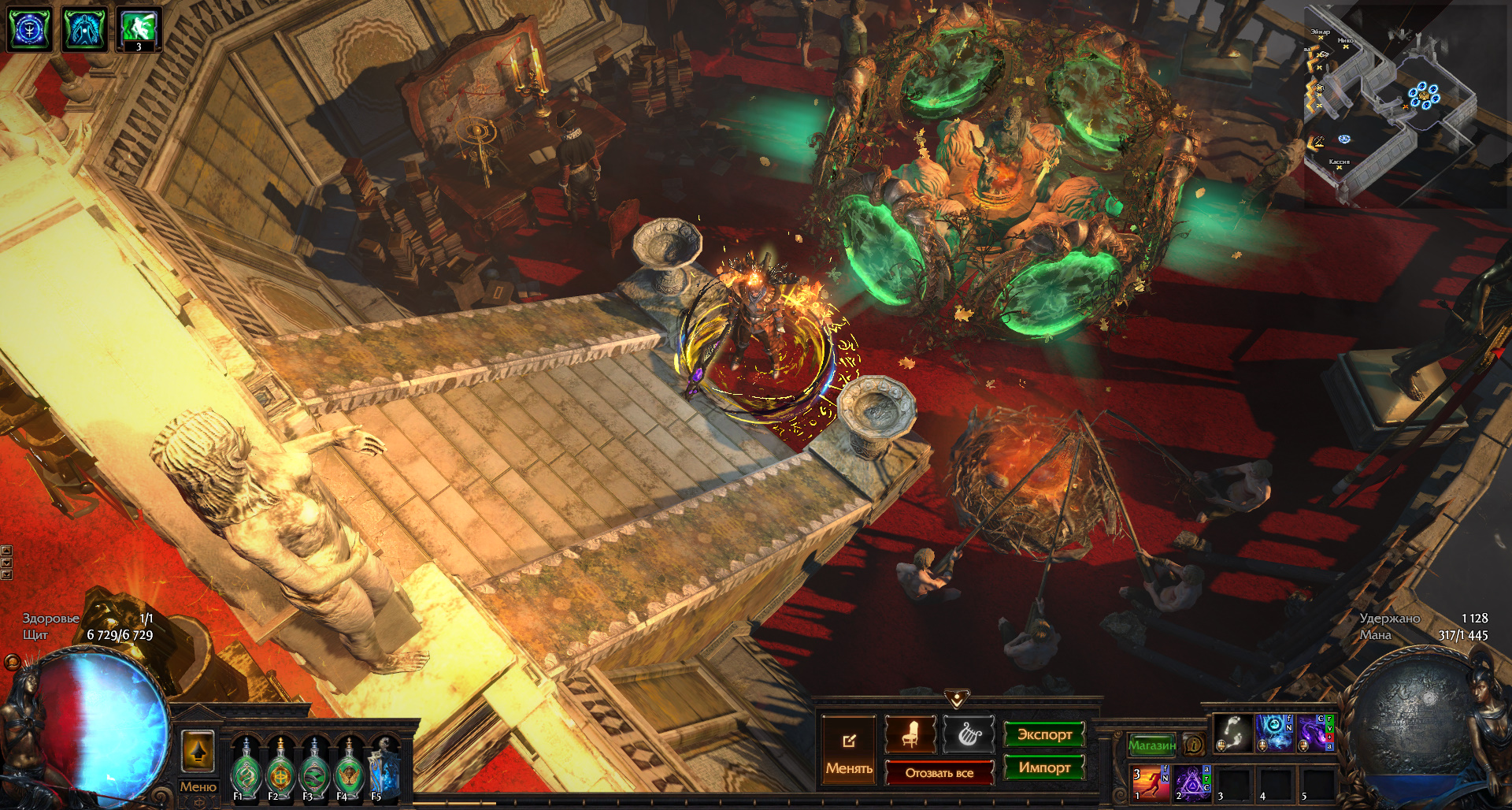Open the Магазин shop button
Image resolution: width=1512 pixels, height=810 pixels.
coord(1151,745)
